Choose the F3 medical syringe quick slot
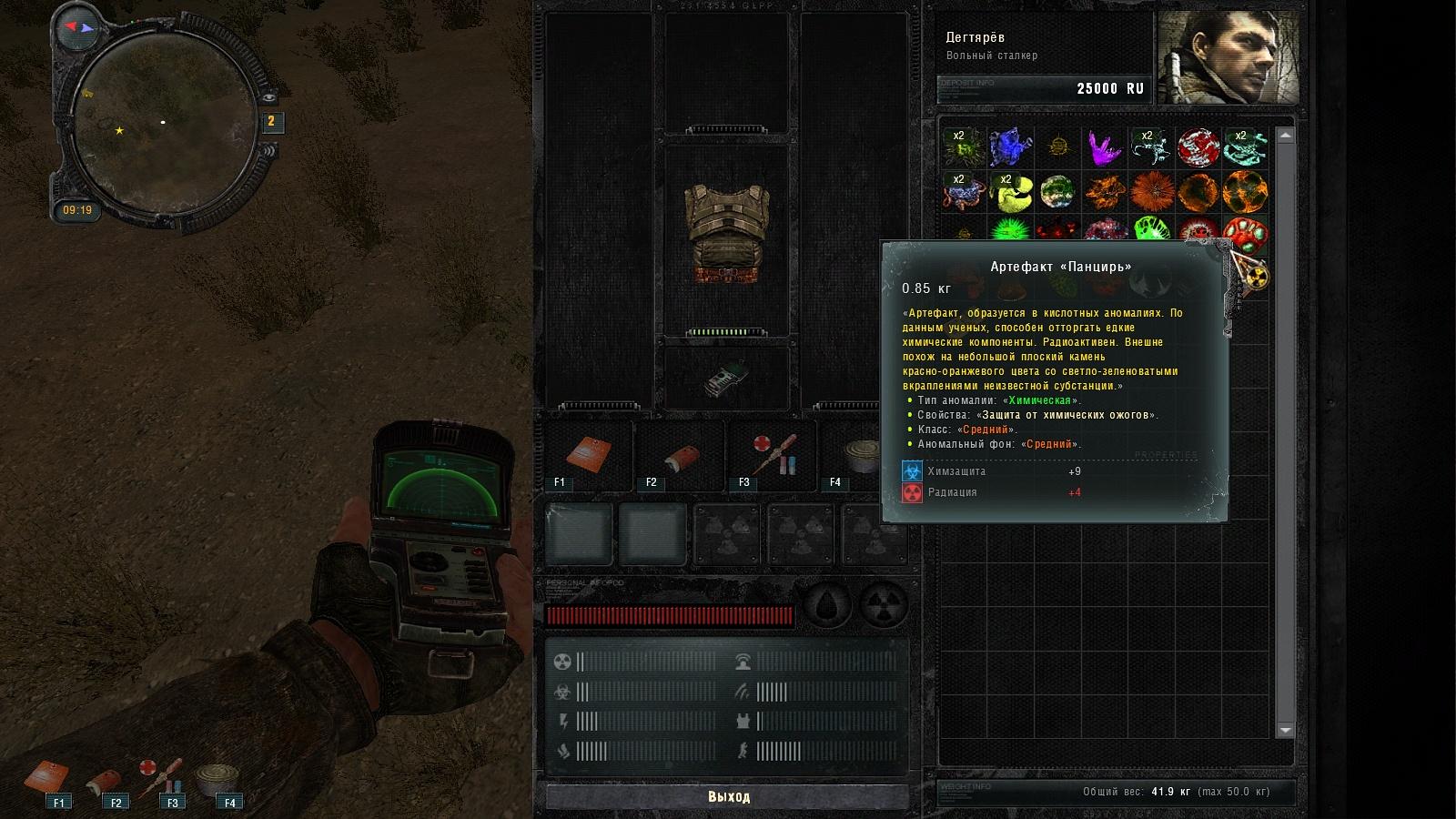Image resolution: width=1456 pixels, height=819 pixels. point(772,457)
